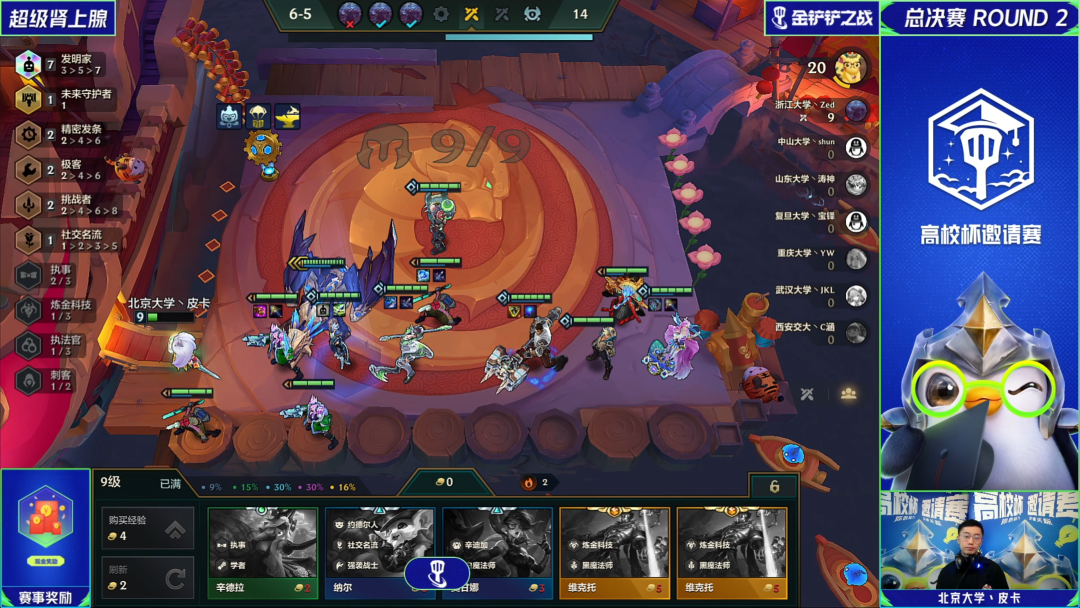Open the 赛事奖励 event rewards panel

[45, 535]
